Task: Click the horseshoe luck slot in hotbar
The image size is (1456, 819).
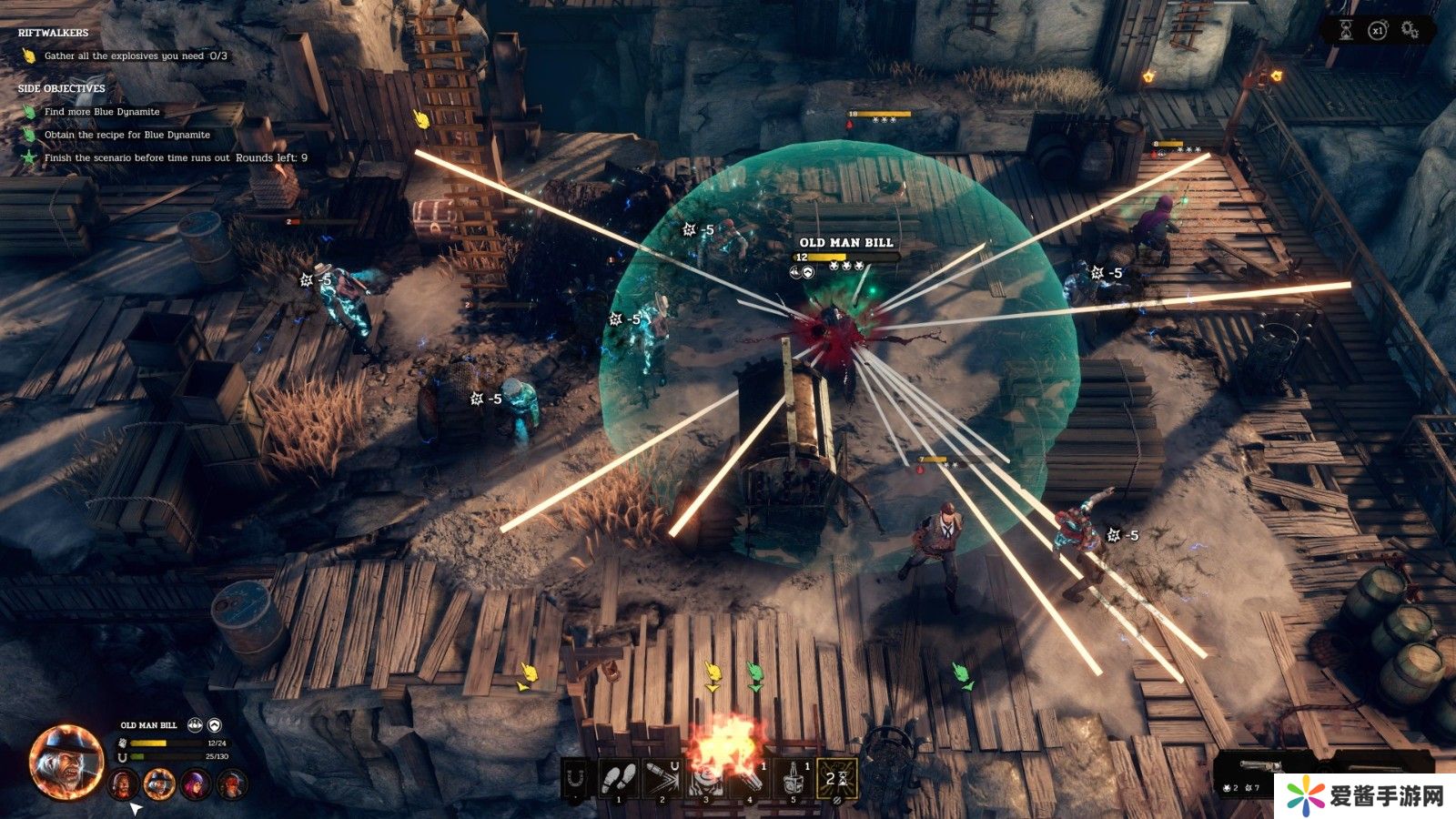Action: click(575, 778)
